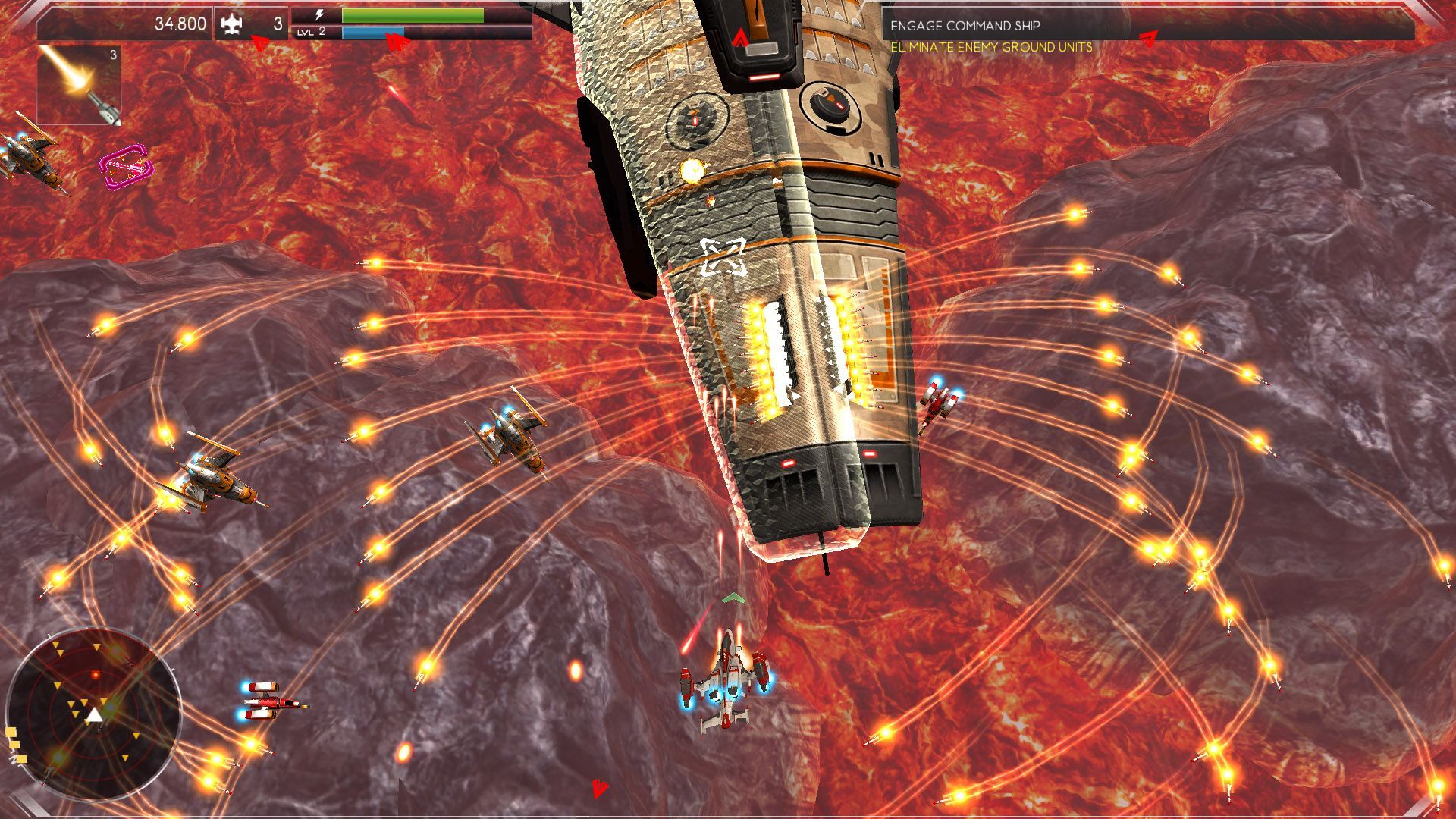This screenshot has height=819, width=1456.
Task: Click the ship lives icon
Action: coord(231,24)
